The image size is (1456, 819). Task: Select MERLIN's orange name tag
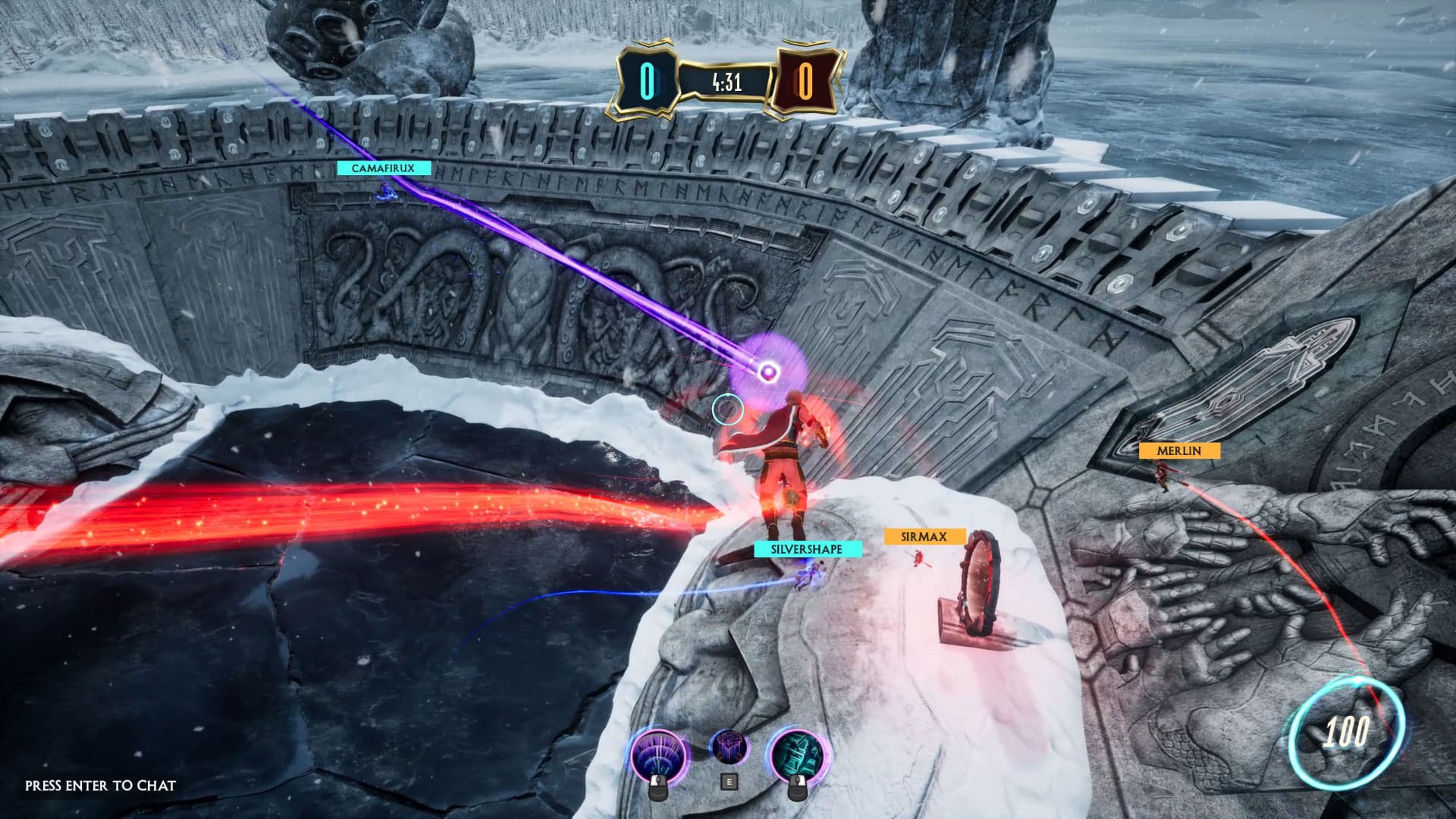(1178, 450)
